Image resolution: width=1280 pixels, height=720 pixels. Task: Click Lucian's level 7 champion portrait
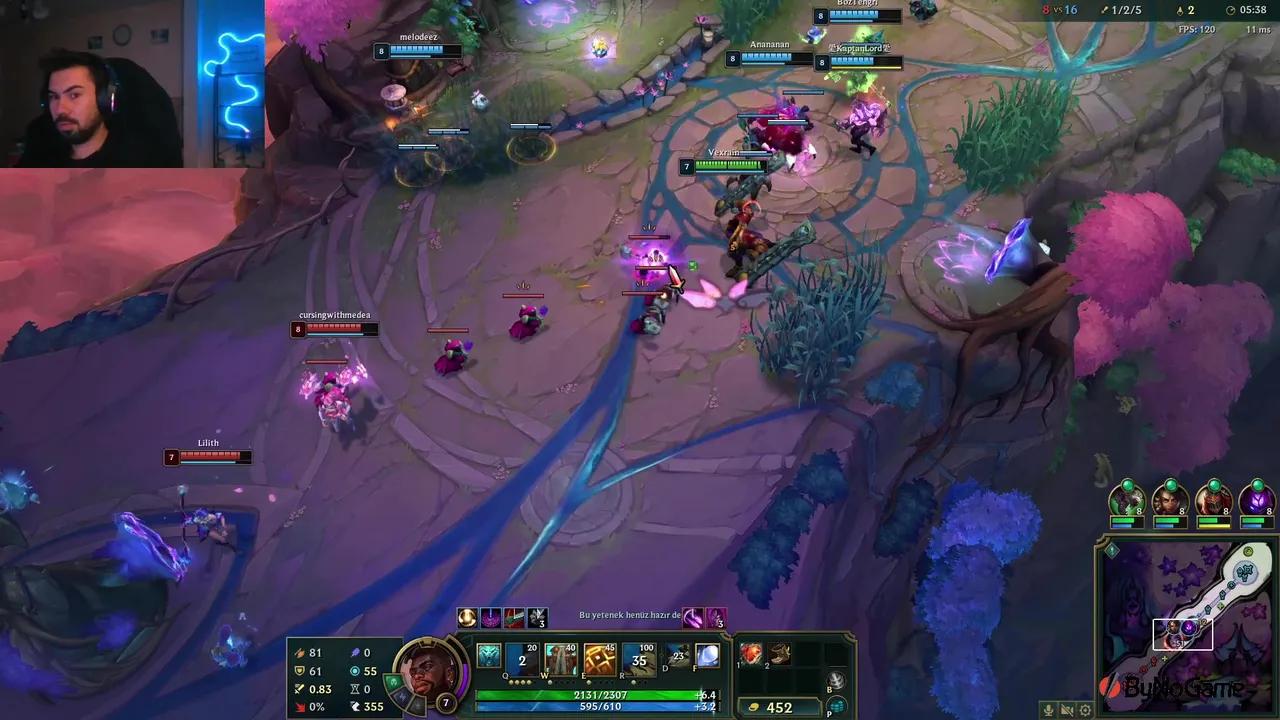click(x=430, y=671)
